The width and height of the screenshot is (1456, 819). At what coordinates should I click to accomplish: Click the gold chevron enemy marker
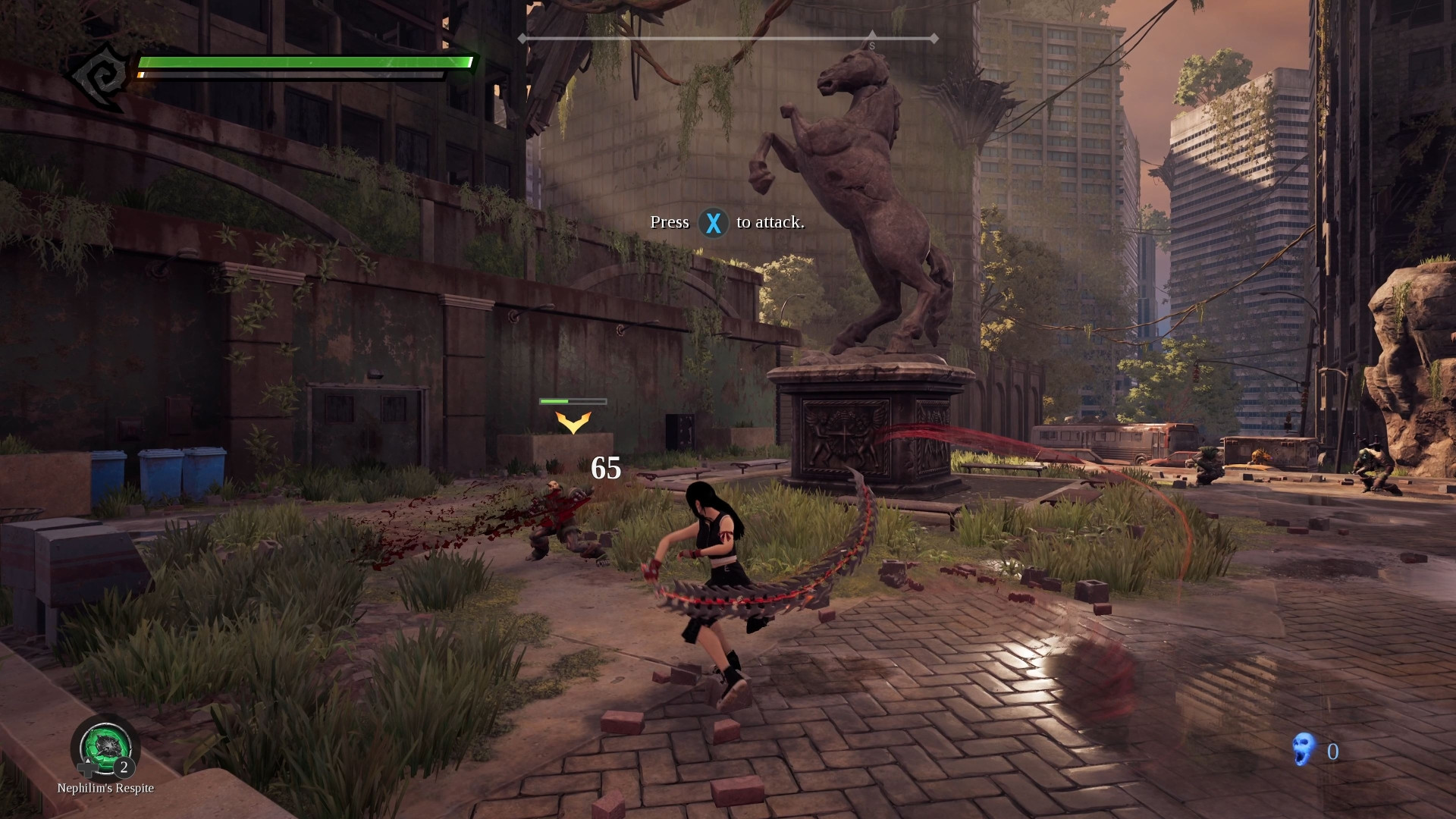pos(573,425)
